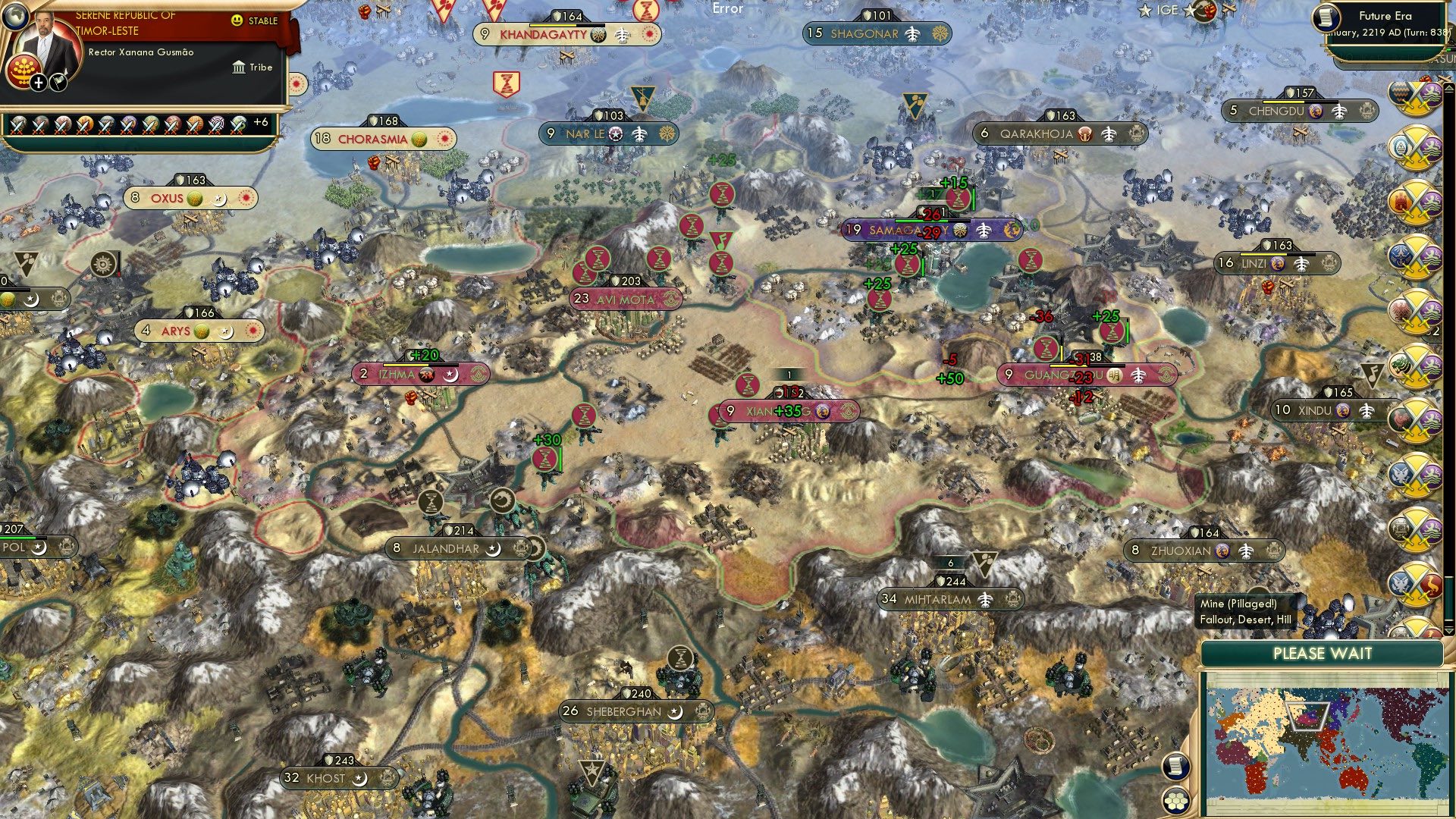Image resolution: width=1456 pixels, height=819 pixels.
Task: Click the notification log scroll icon beside minimap
Action: tap(1176, 766)
